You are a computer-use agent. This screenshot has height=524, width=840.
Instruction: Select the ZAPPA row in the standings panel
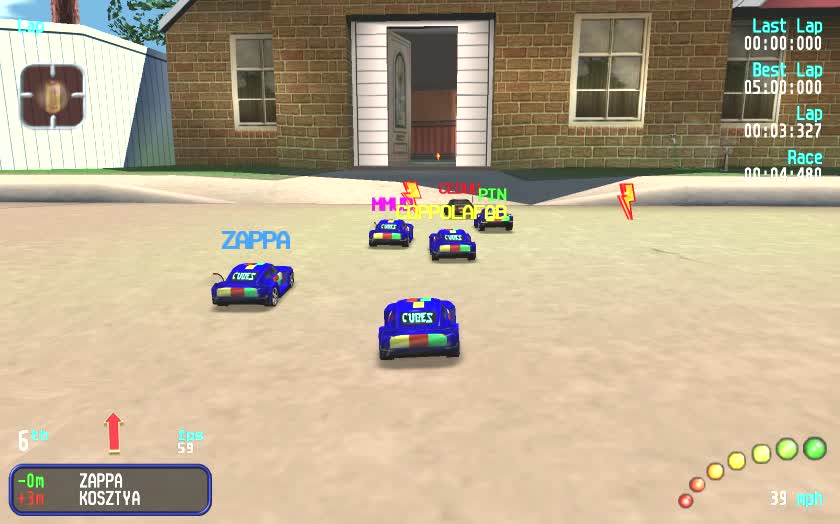point(110,481)
